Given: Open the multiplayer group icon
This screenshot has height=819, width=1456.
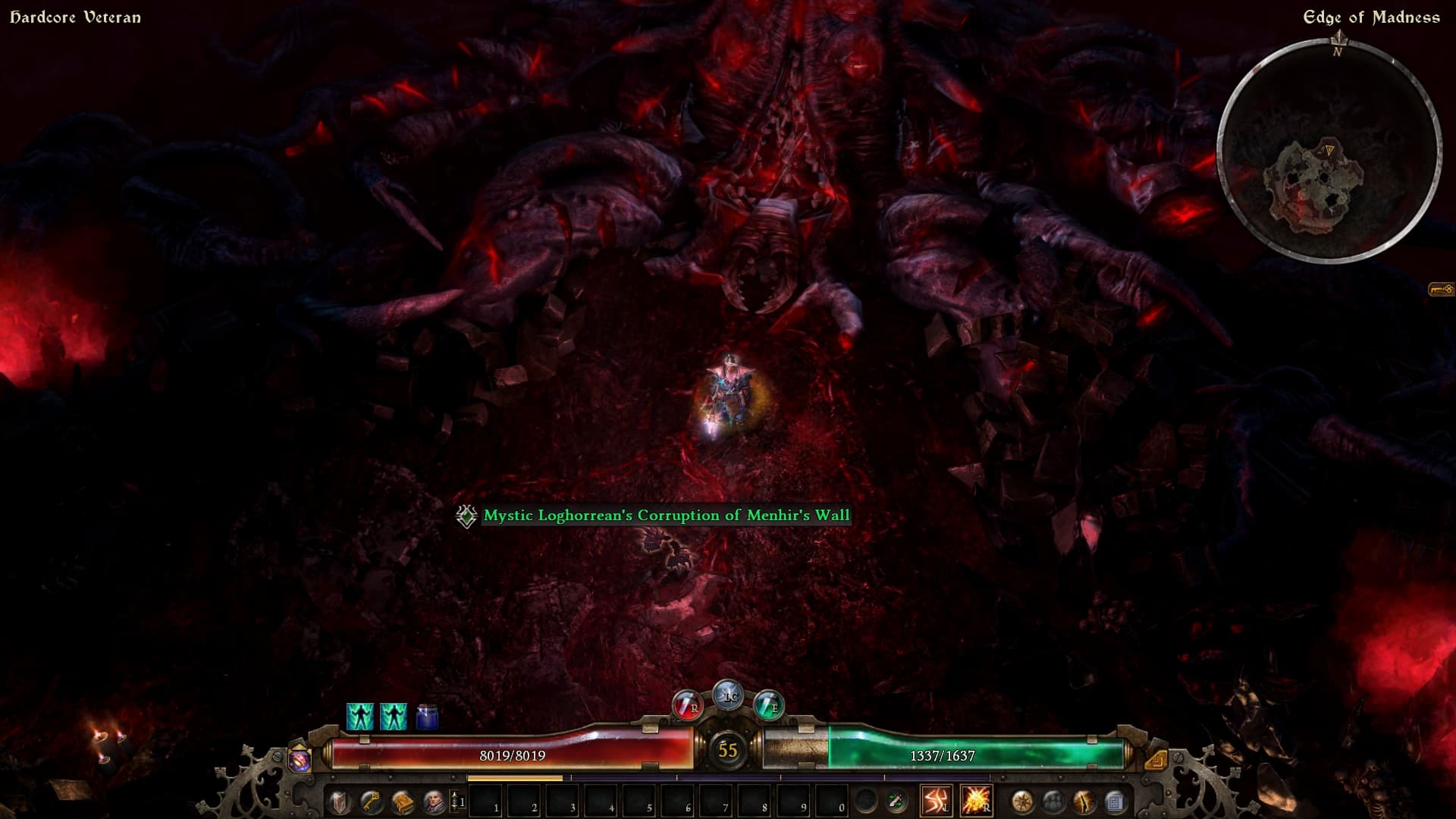Looking at the screenshot, I should pyautogui.click(x=1053, y=802).
